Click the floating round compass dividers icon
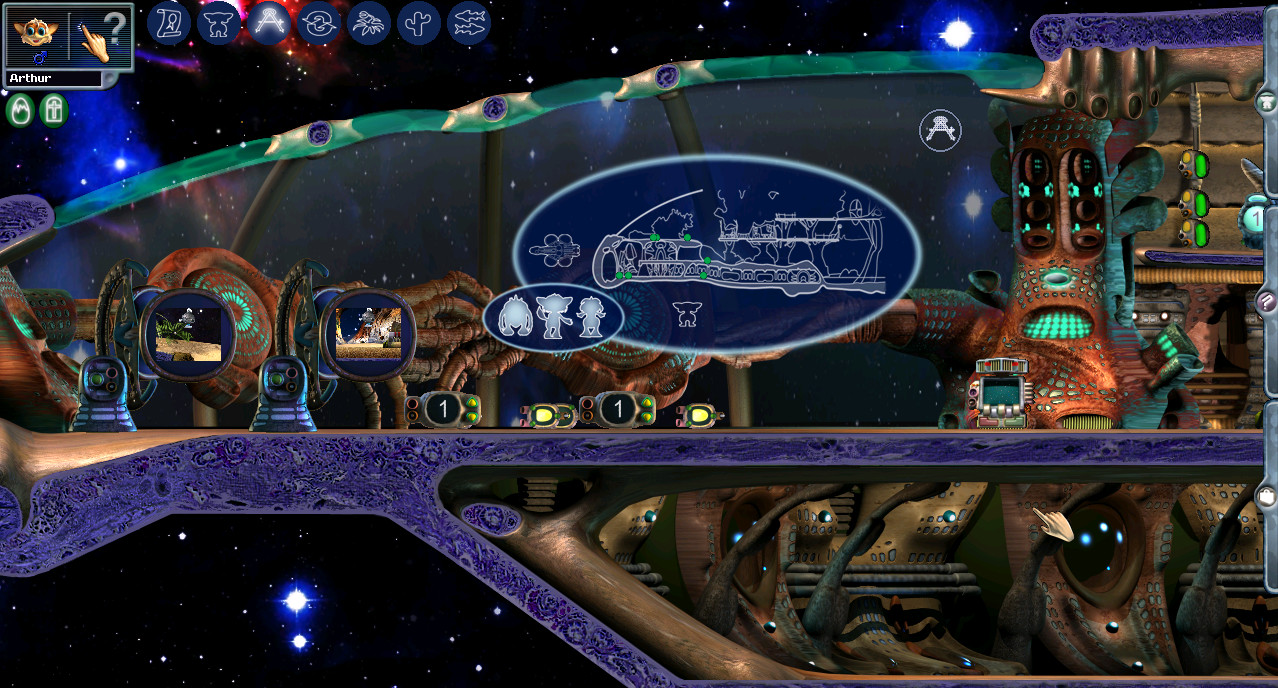This screenshot has height=688, width=1278. tap(940, 130)
